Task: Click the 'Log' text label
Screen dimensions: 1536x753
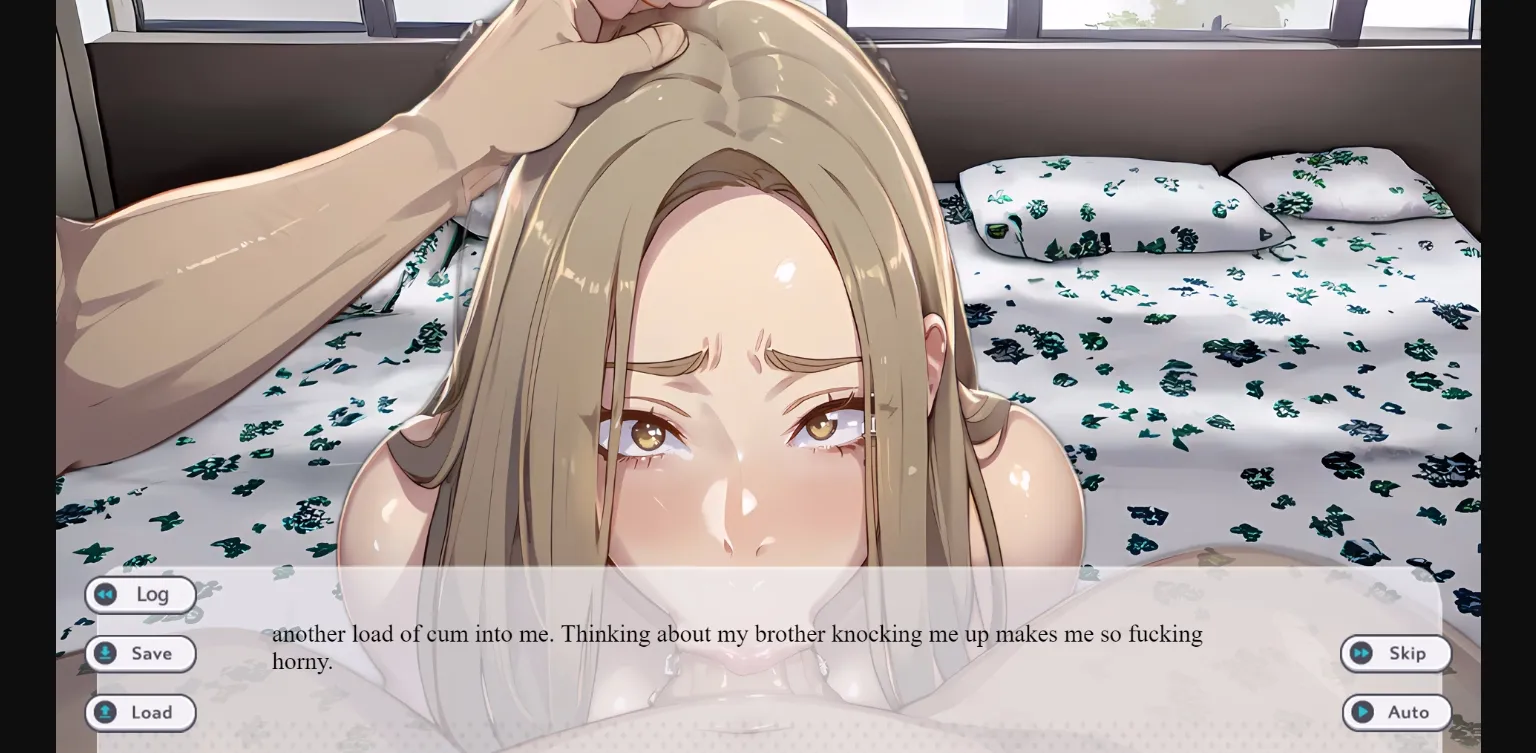Action: click(x=152, y=594)
